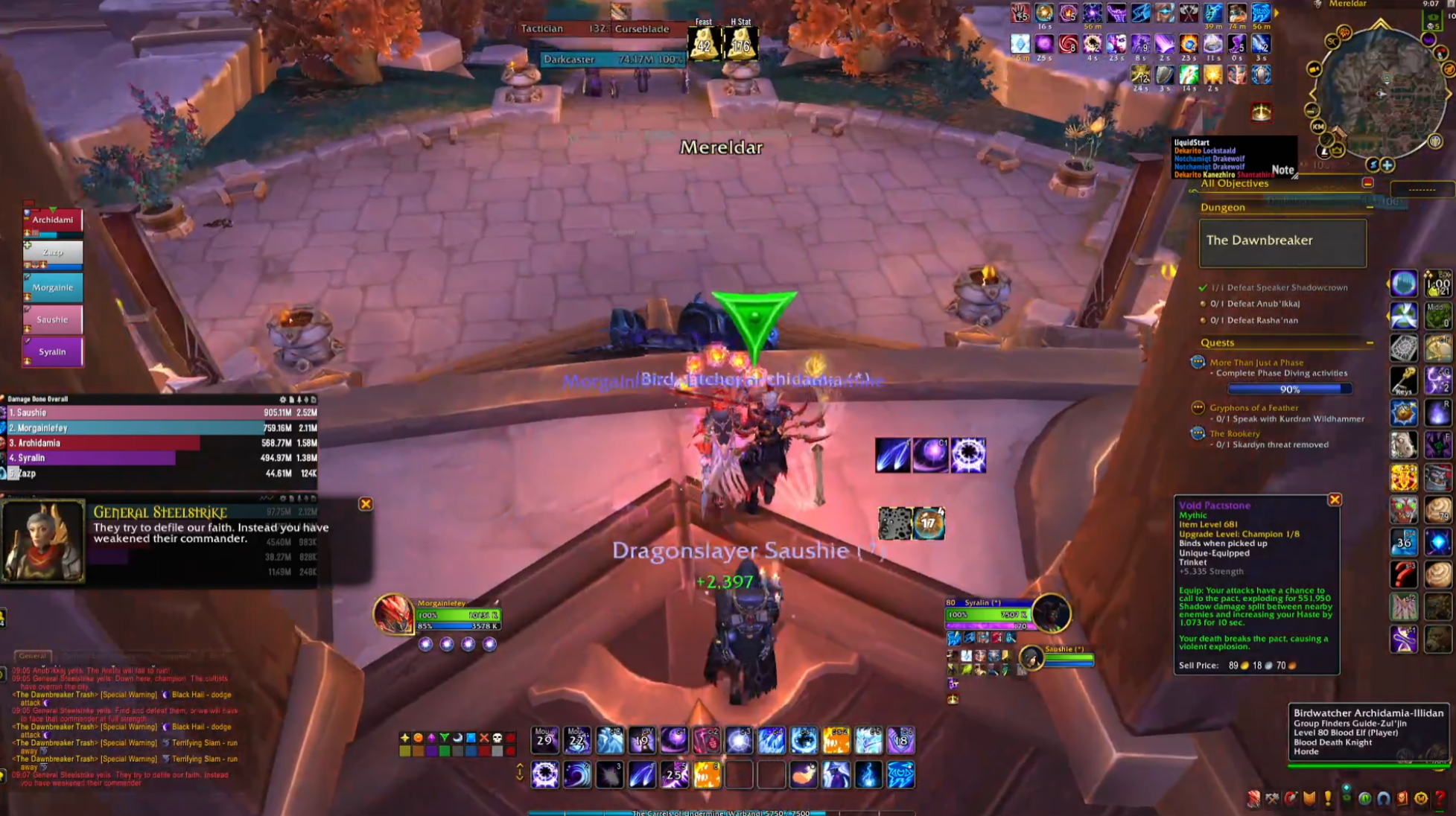Open the Note window label

1282,170
